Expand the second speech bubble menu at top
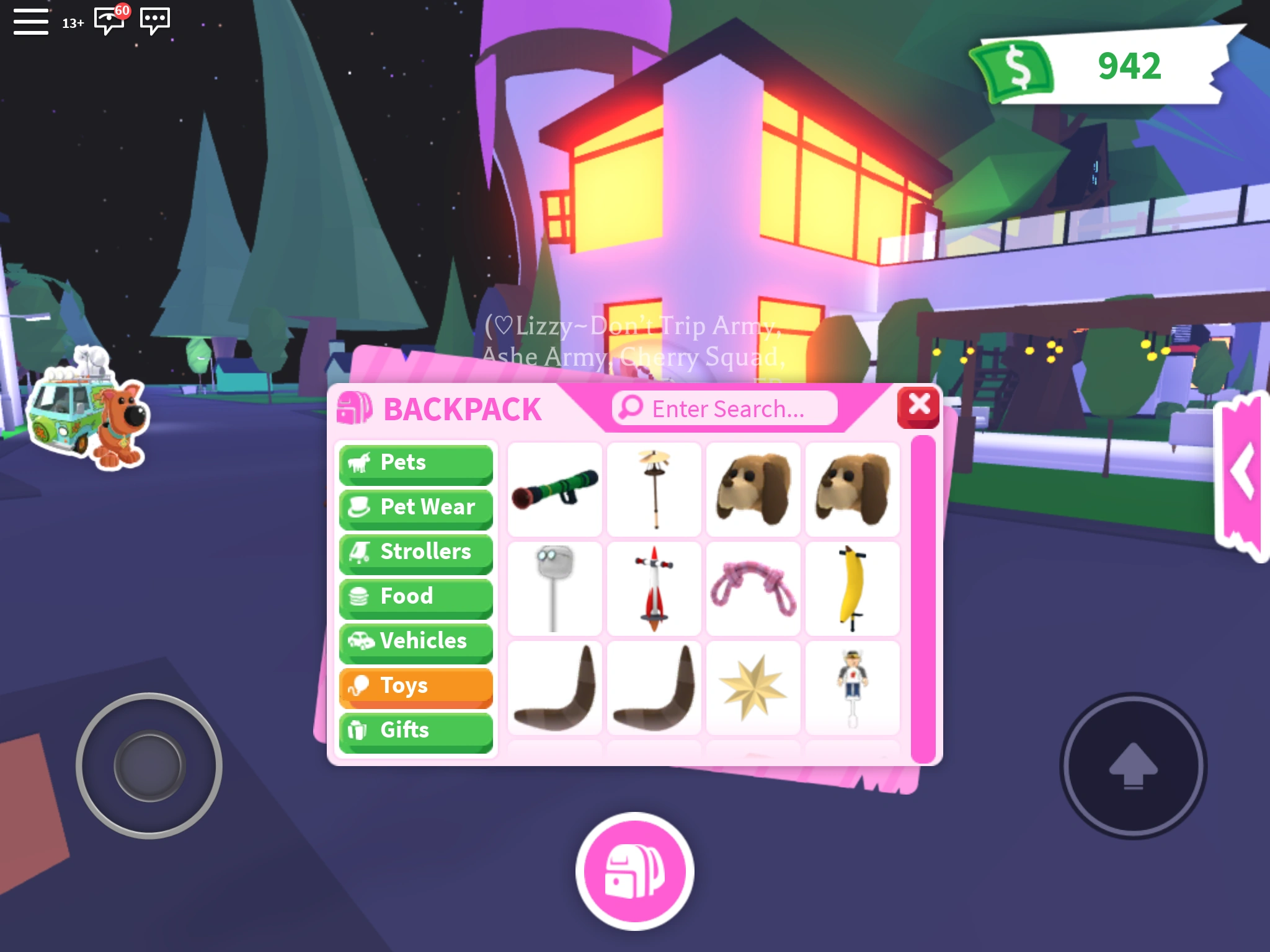The image size is (1270, 952). (154, 20)
